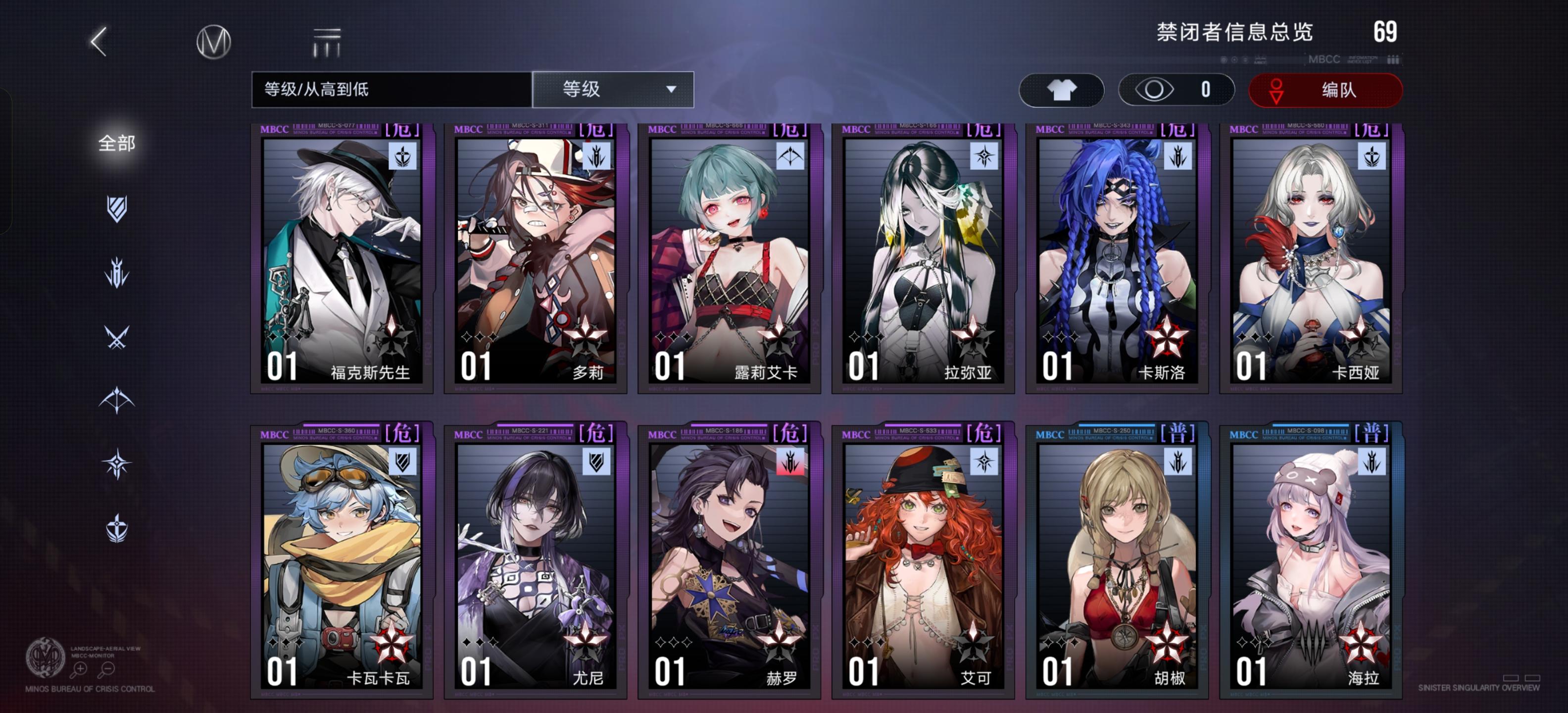Toggle the eye visibility counter
The image size is (1568, 713).
(1176, 89)
